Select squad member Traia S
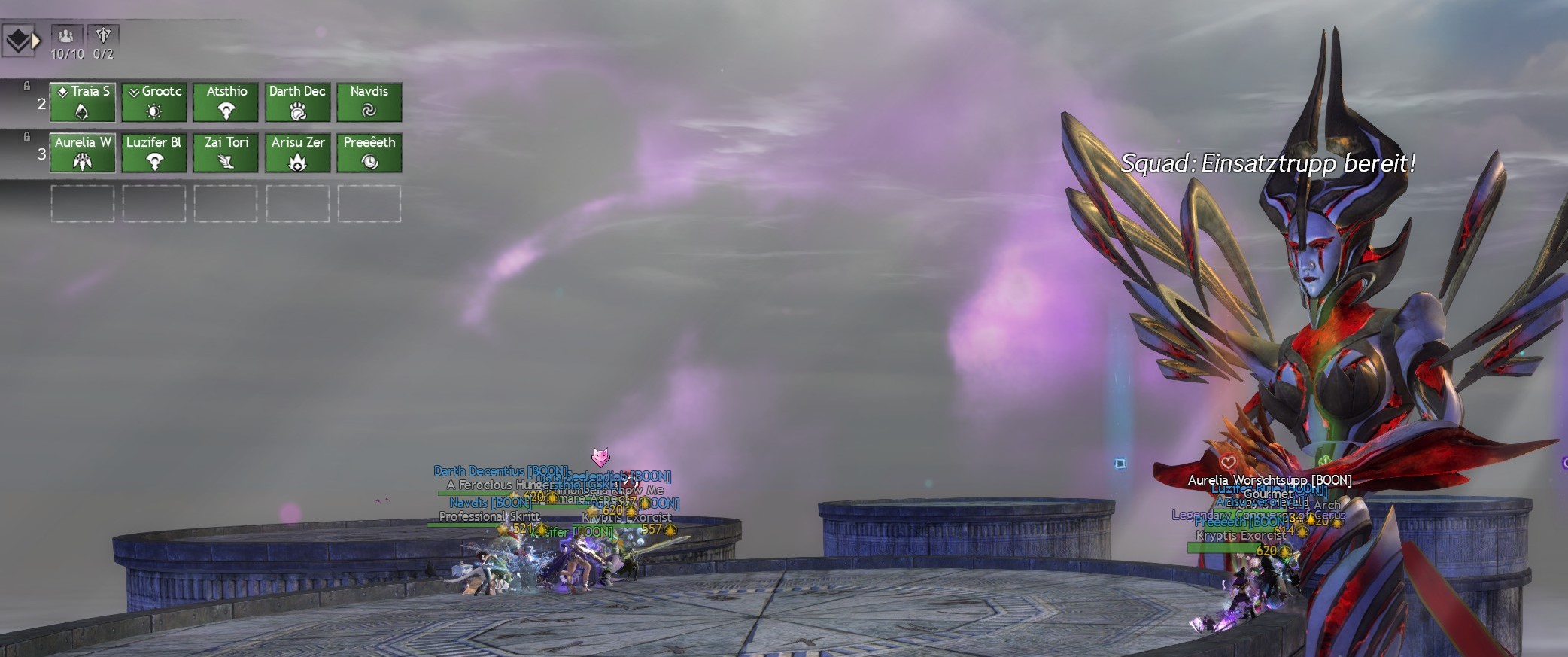 coord(83,102)
